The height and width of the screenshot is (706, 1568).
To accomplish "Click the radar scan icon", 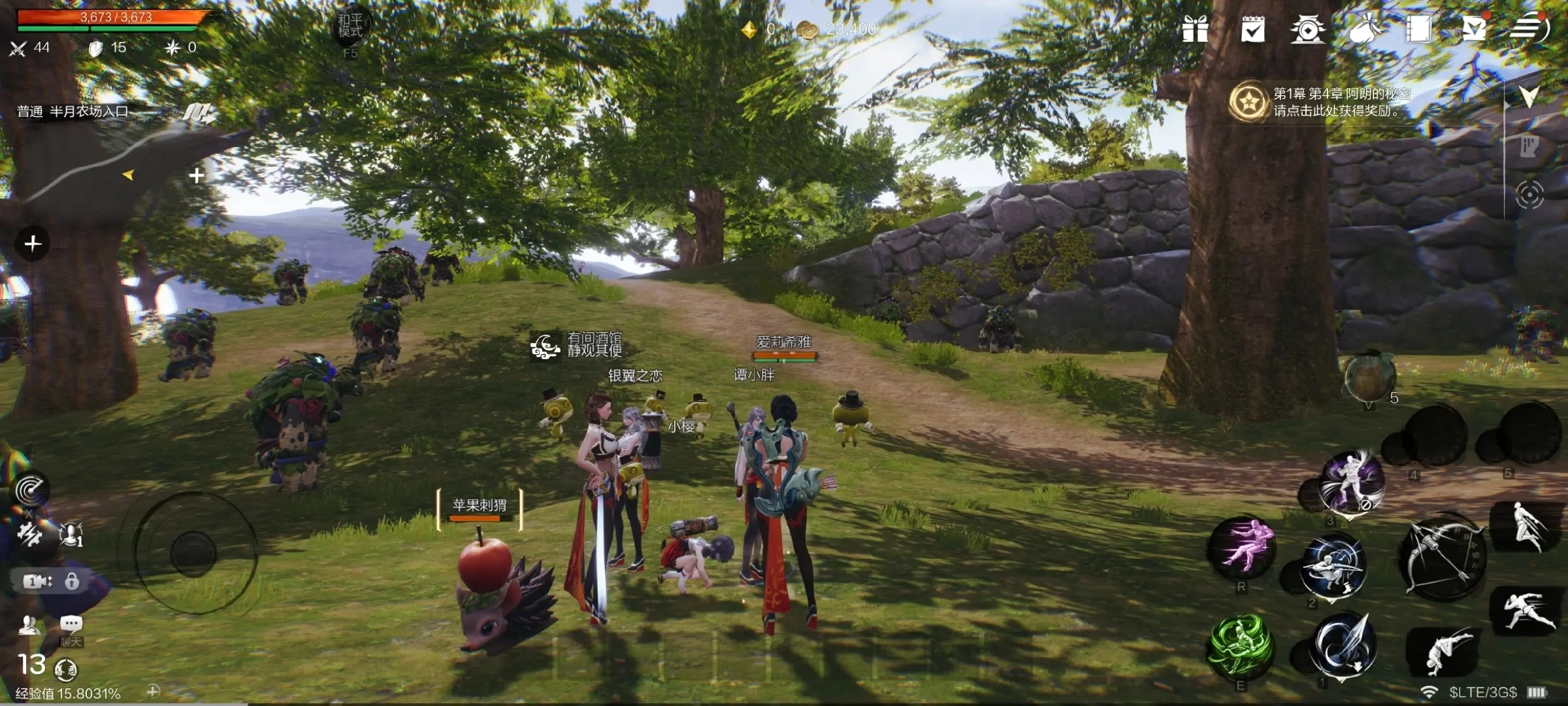I will (30, 490).
